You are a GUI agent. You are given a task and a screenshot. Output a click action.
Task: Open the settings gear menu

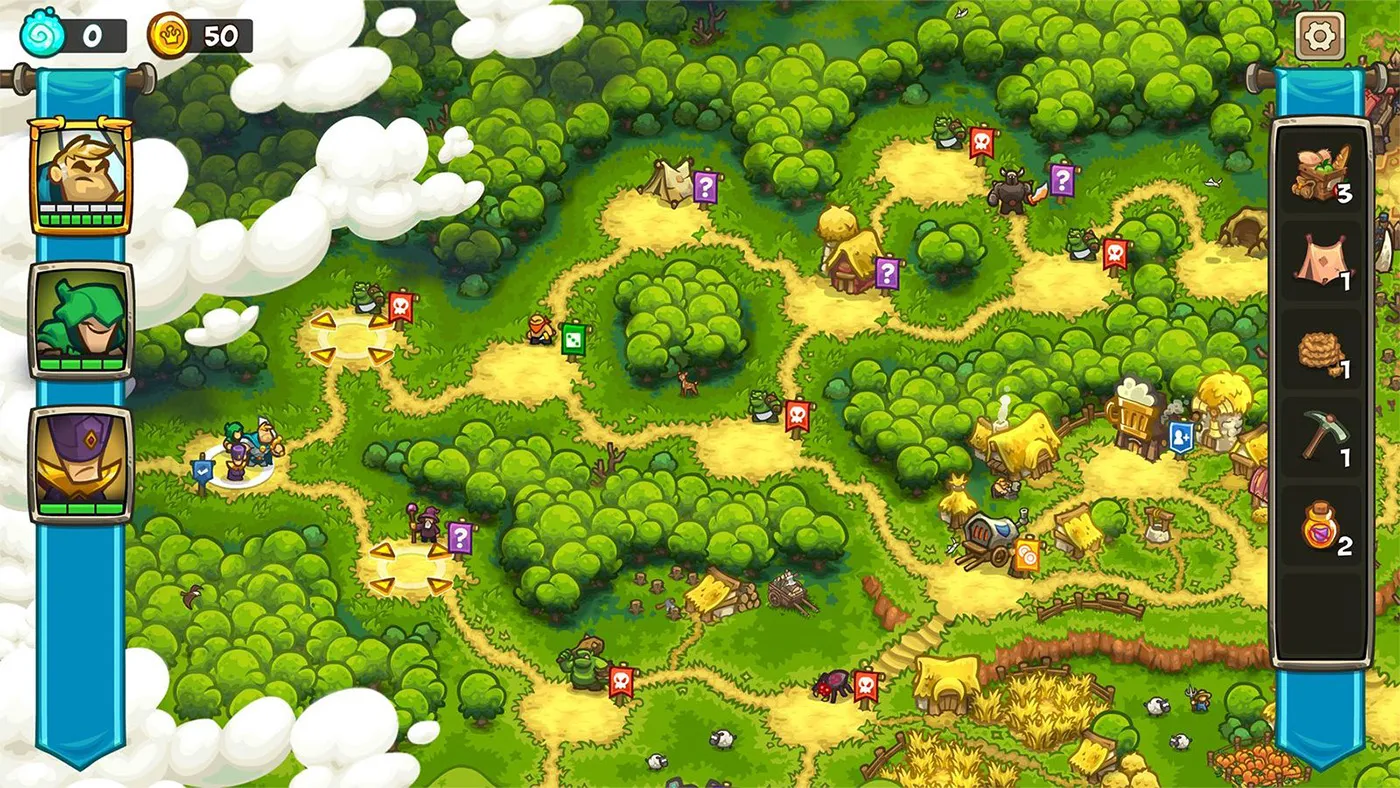1318,35
